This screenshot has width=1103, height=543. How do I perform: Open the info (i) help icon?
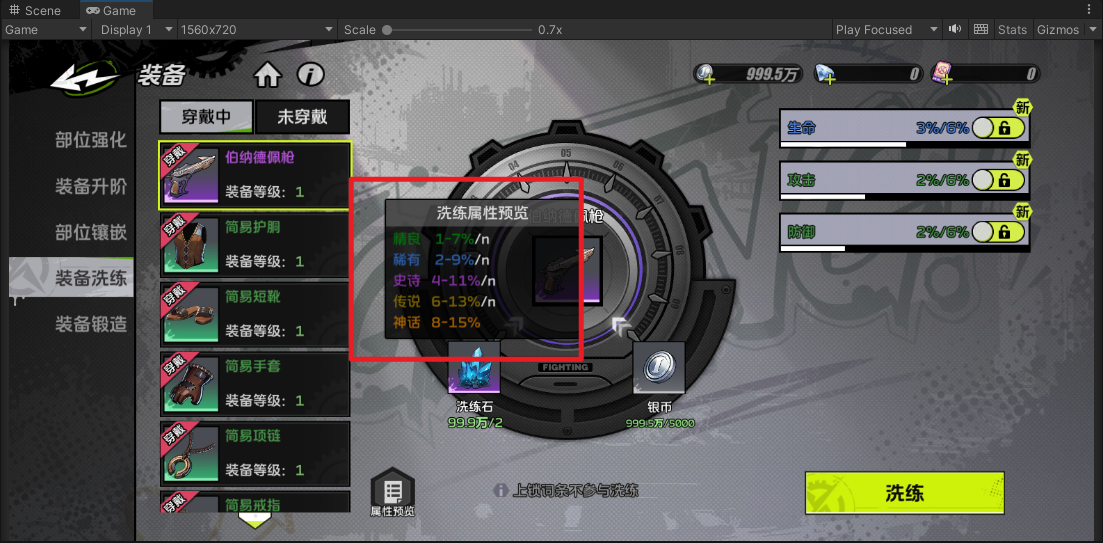[x=311, y=75]
